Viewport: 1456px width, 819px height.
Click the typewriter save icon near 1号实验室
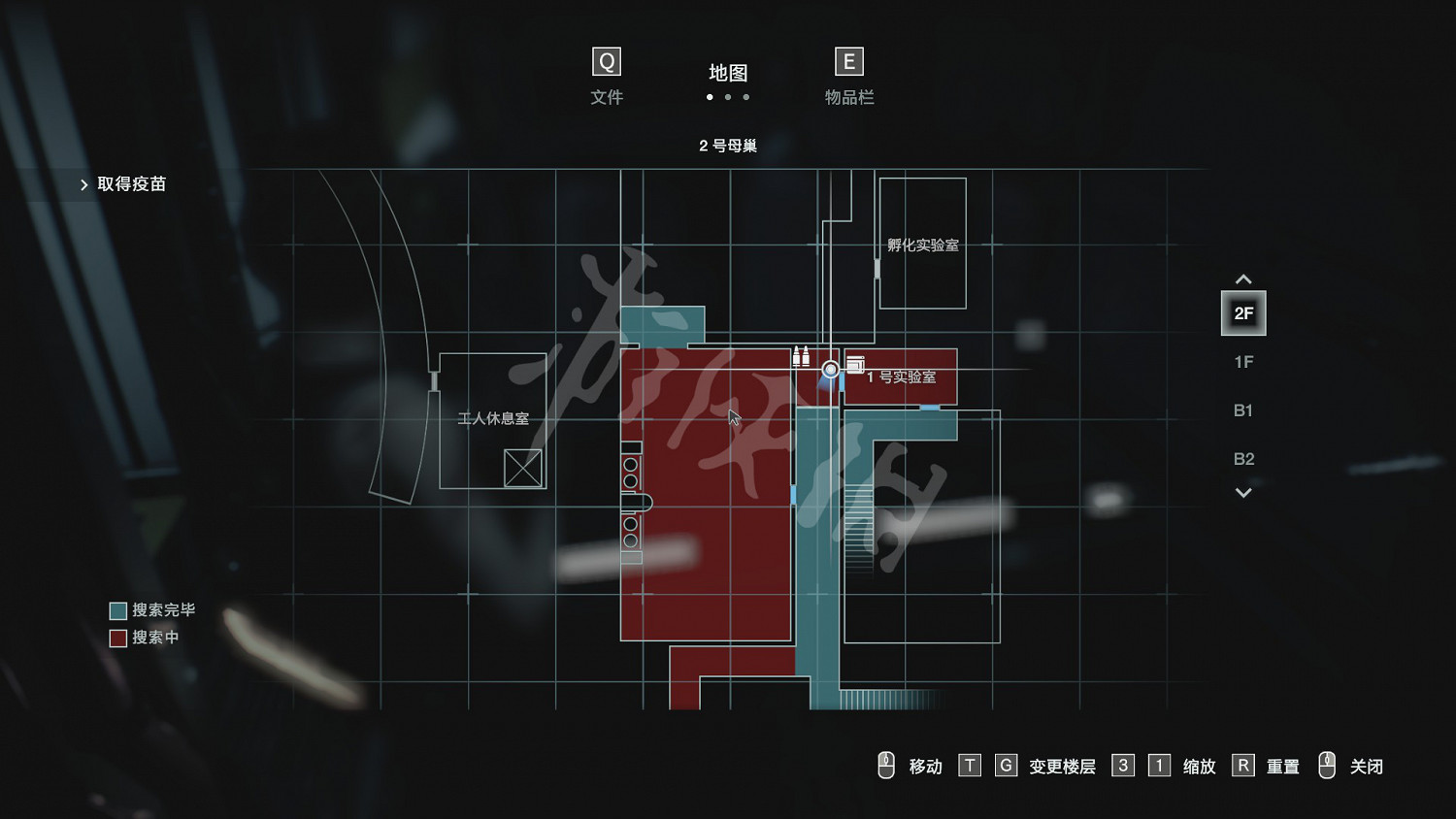[x=854, y=364]
